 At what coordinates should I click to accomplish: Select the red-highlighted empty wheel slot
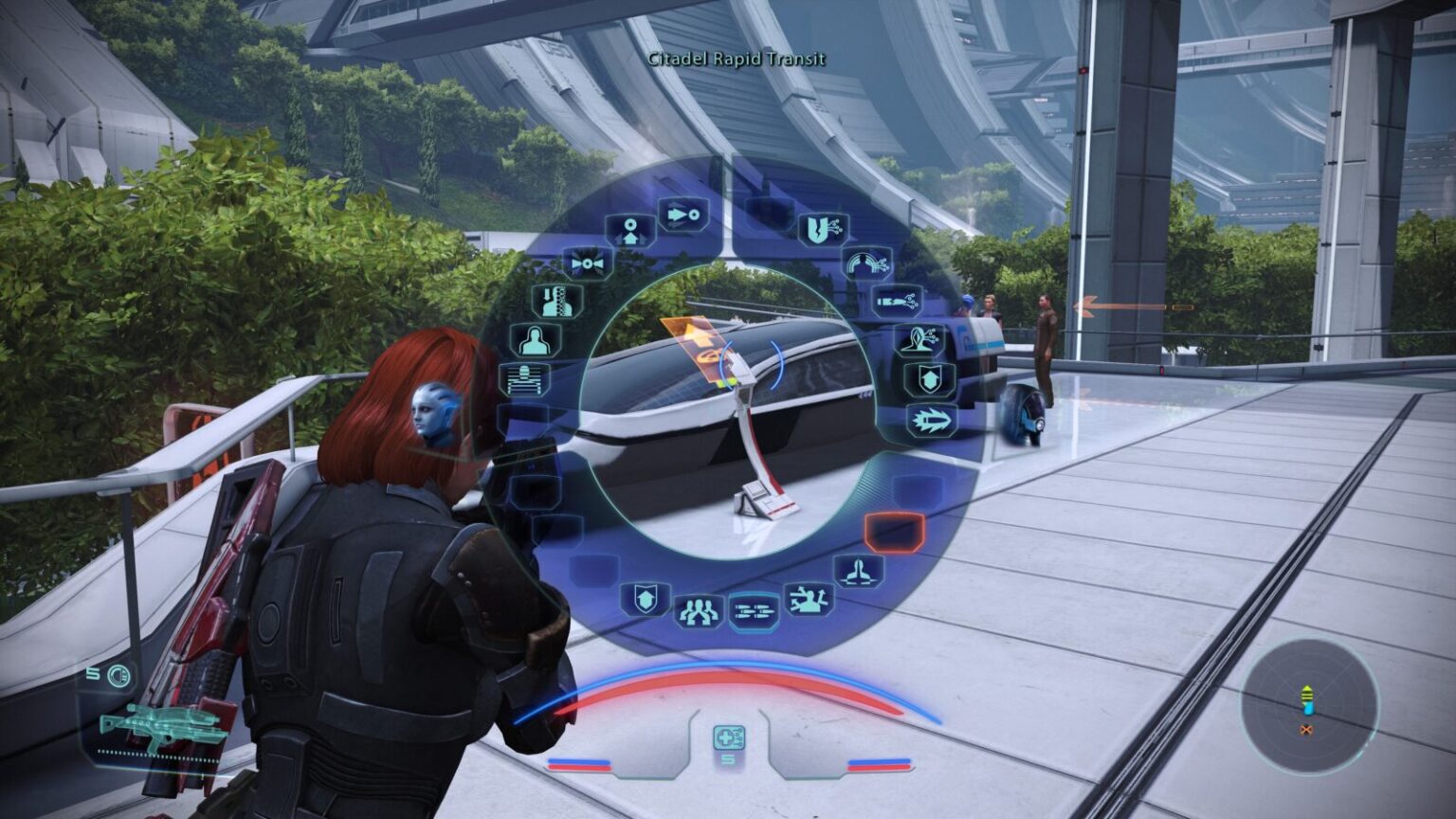click(893, 534)
